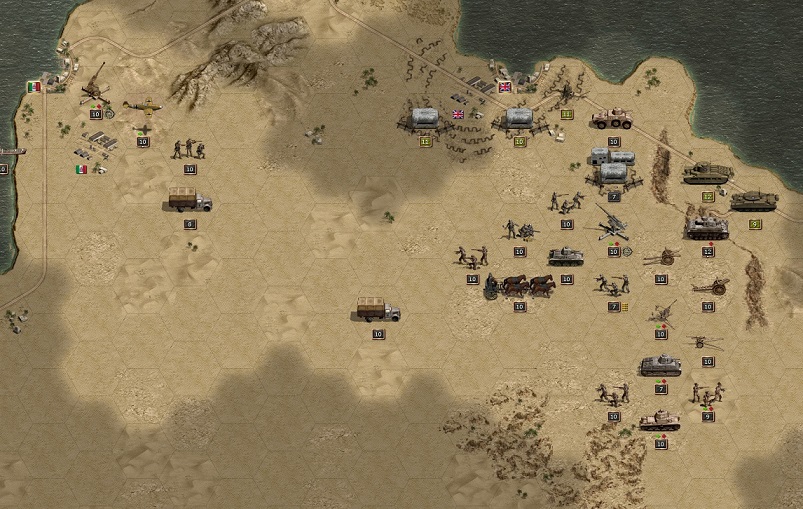Select the tank showing strength 7
The image size is (803, 509).
tap(661, 366)
